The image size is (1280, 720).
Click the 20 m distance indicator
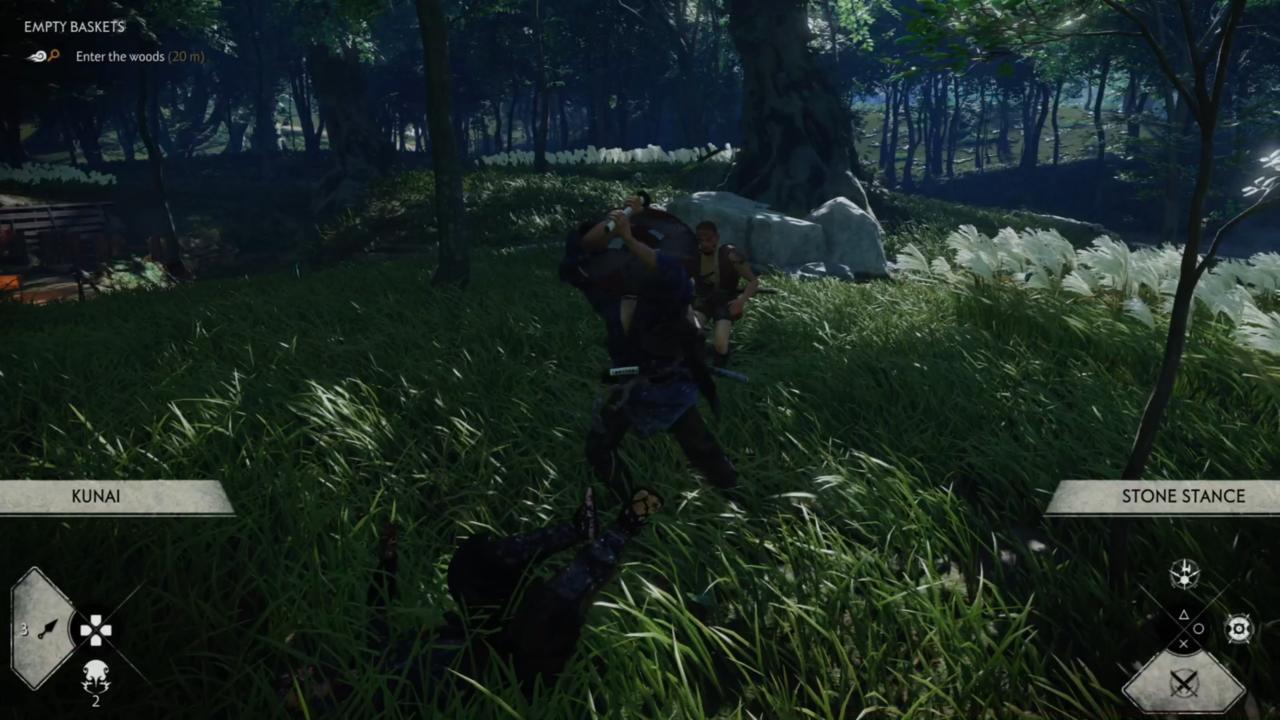[x=186, y=57]
